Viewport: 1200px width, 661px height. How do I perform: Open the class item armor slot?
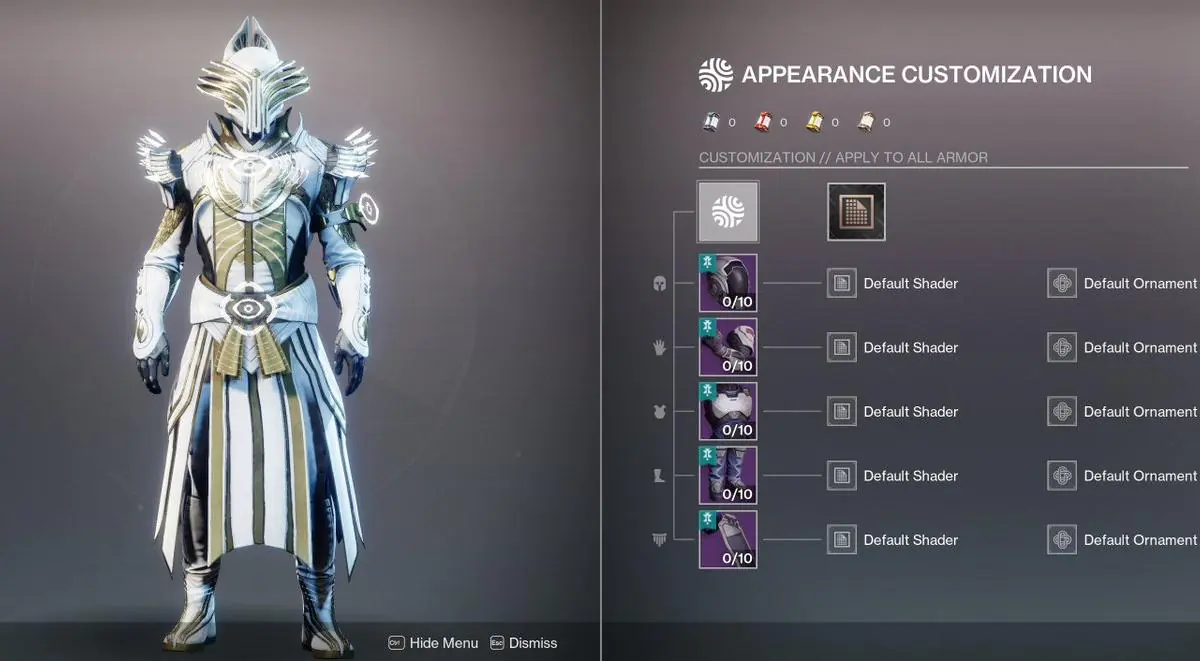click(x=728, y=539)
